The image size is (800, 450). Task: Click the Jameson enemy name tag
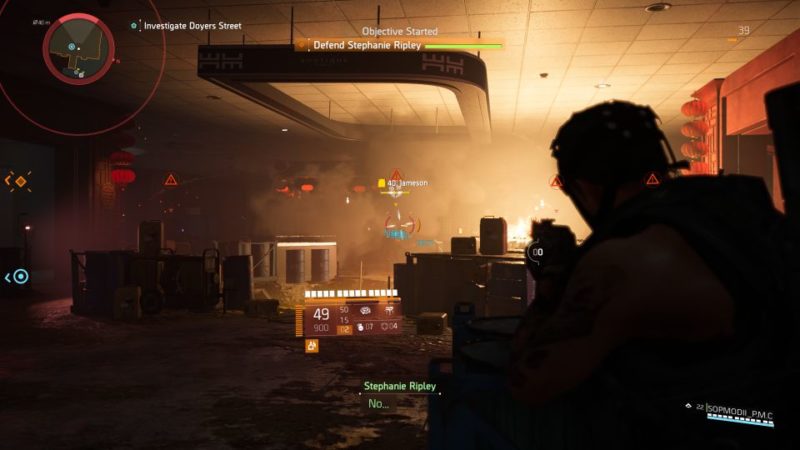pos(408,183)
